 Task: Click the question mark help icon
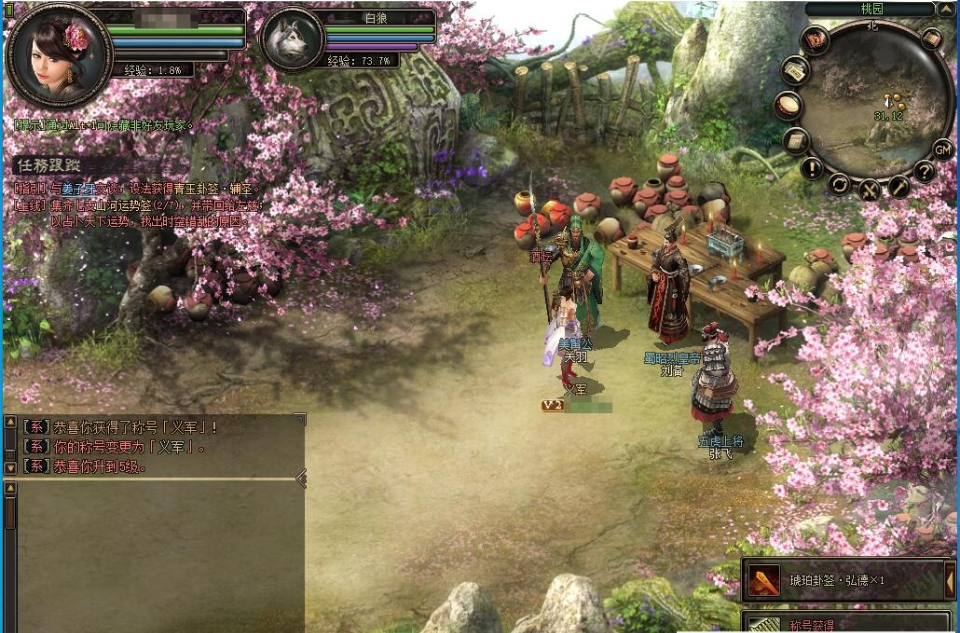925,171
